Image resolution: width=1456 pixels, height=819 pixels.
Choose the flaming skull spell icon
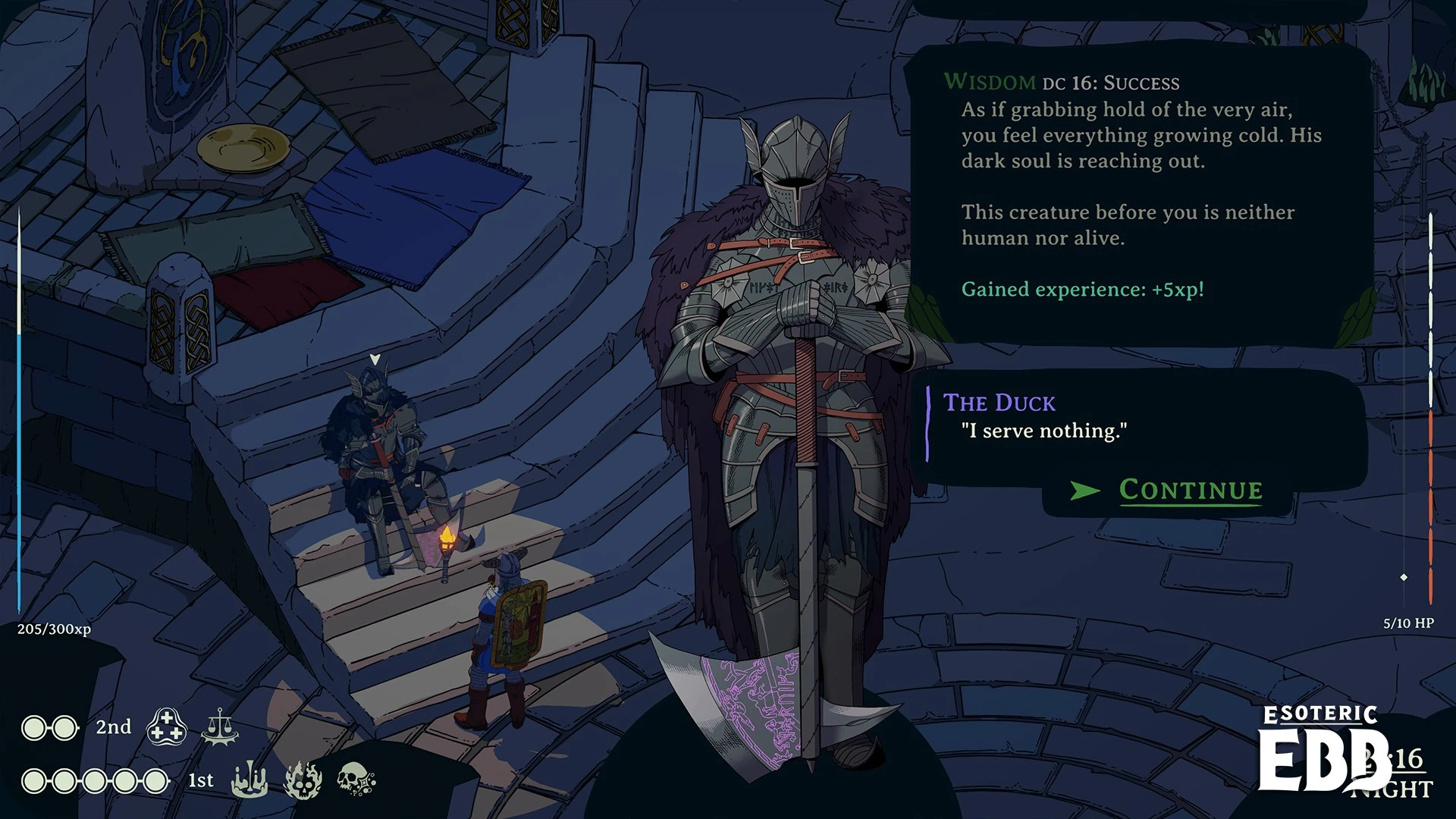tap(303, 780)
